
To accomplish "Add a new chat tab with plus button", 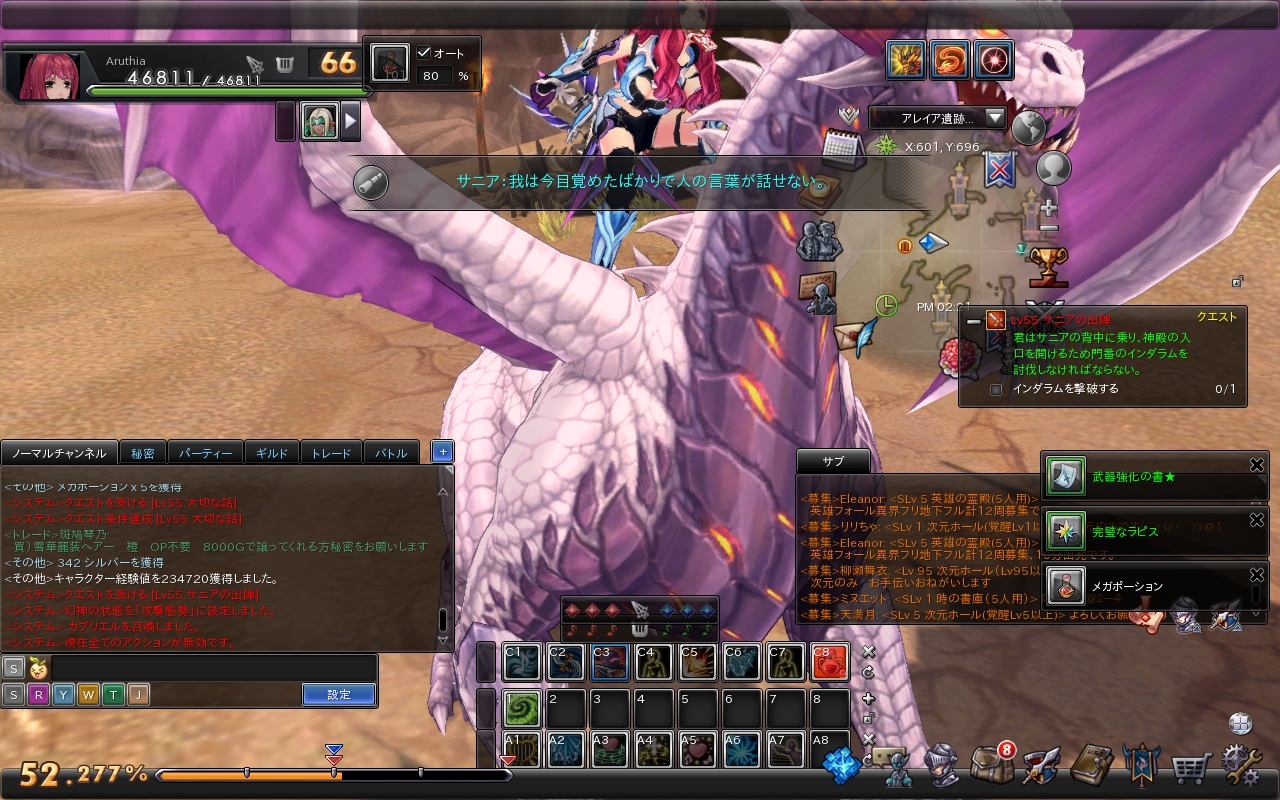I will (x=442, y=452).
